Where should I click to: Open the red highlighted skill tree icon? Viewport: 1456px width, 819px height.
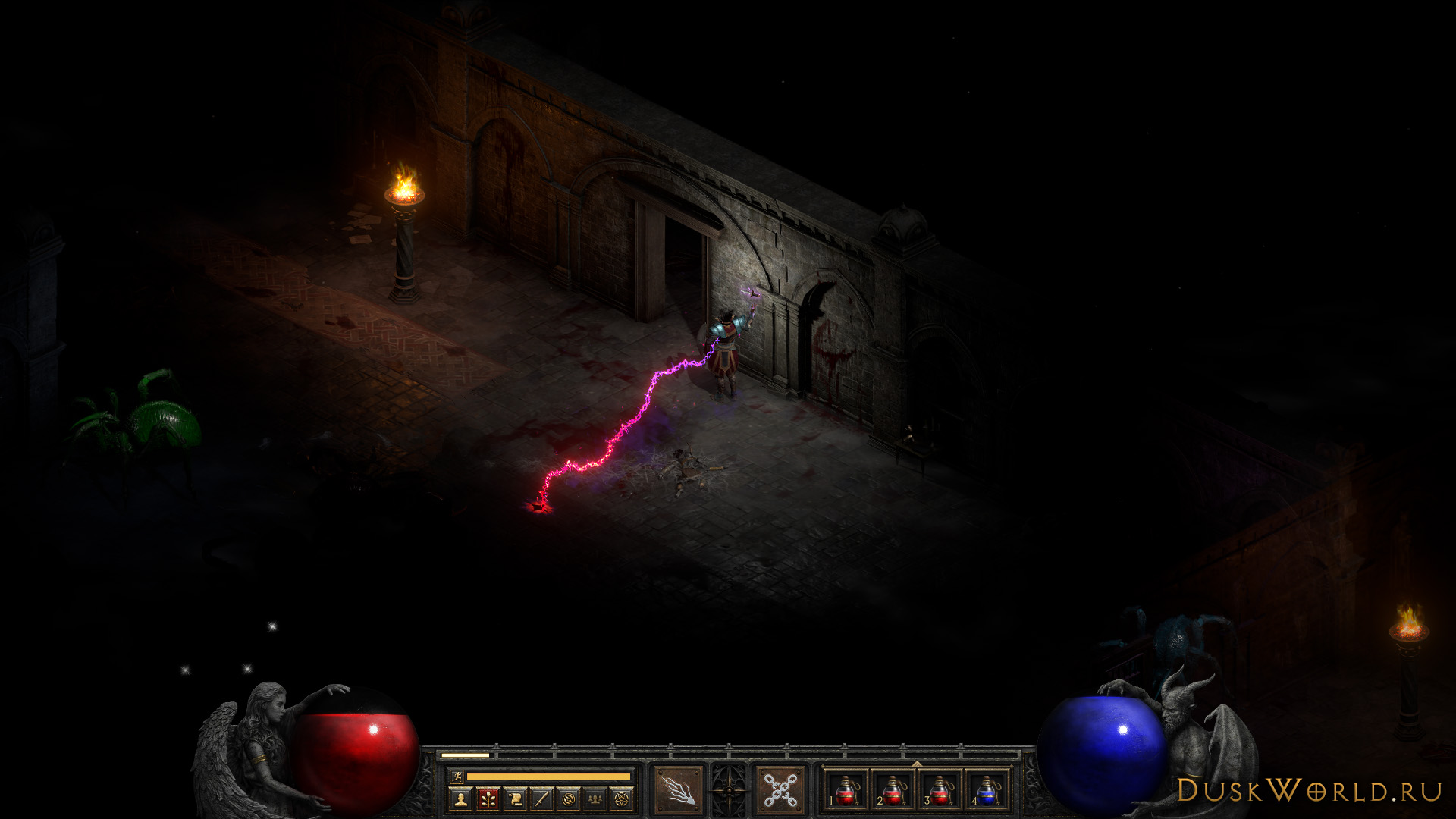(488, 799)
